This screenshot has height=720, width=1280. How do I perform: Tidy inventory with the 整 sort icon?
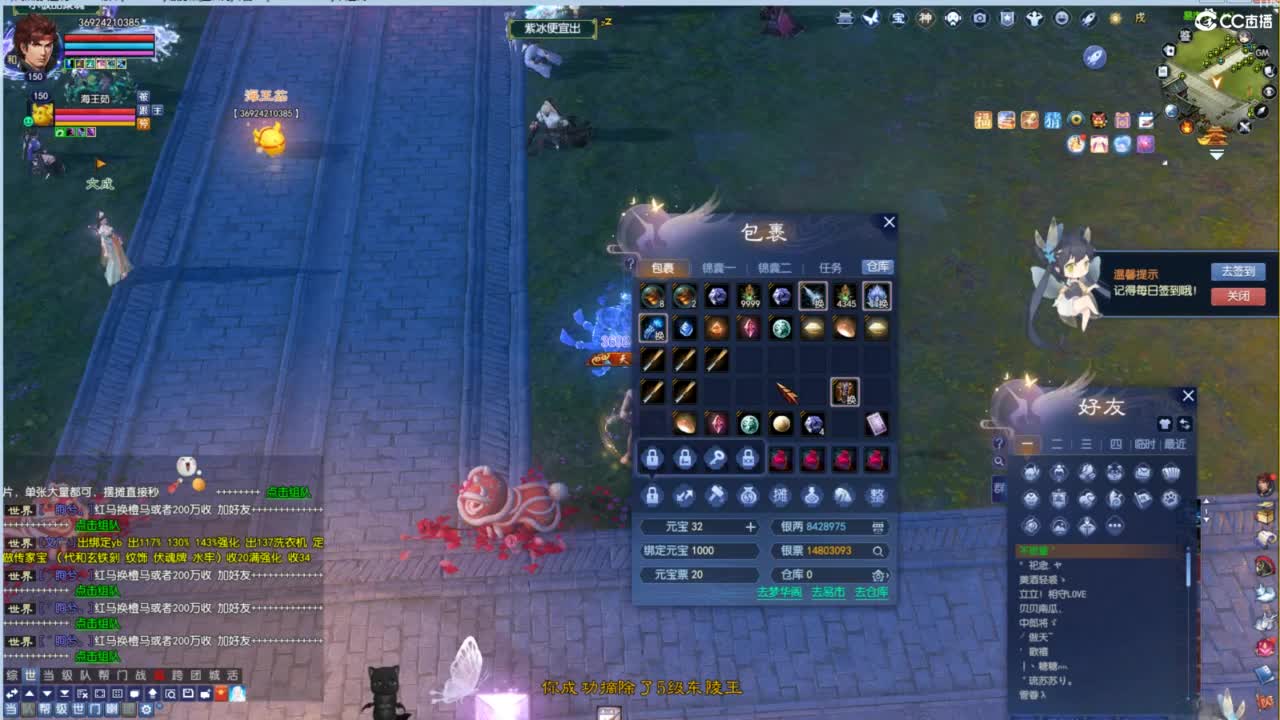[877, 496]
